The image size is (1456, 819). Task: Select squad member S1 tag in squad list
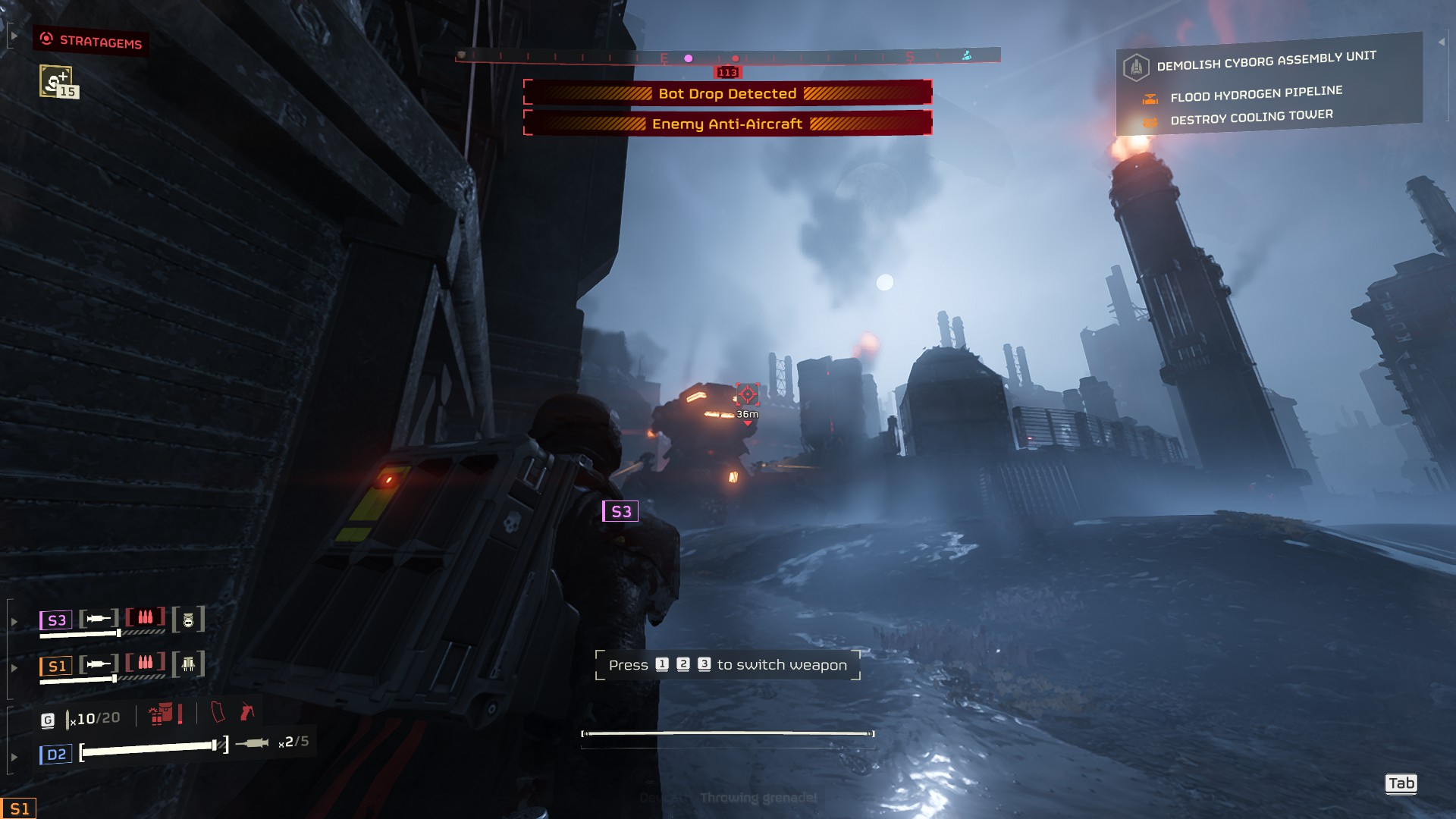pos(56,666)
